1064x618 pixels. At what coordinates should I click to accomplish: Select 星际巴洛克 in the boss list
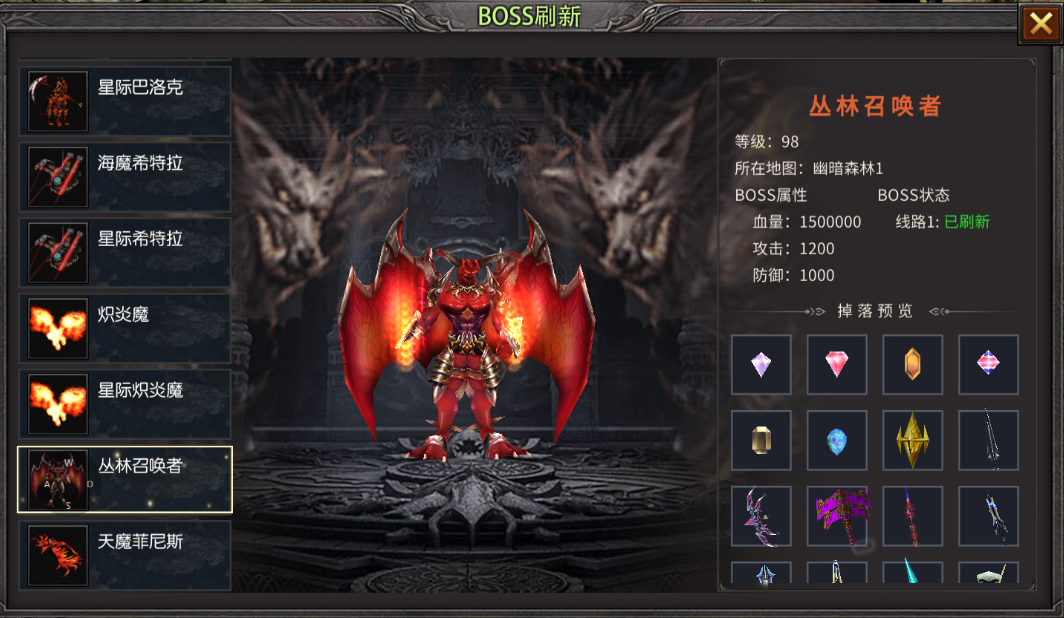click(x=125, y=101)
